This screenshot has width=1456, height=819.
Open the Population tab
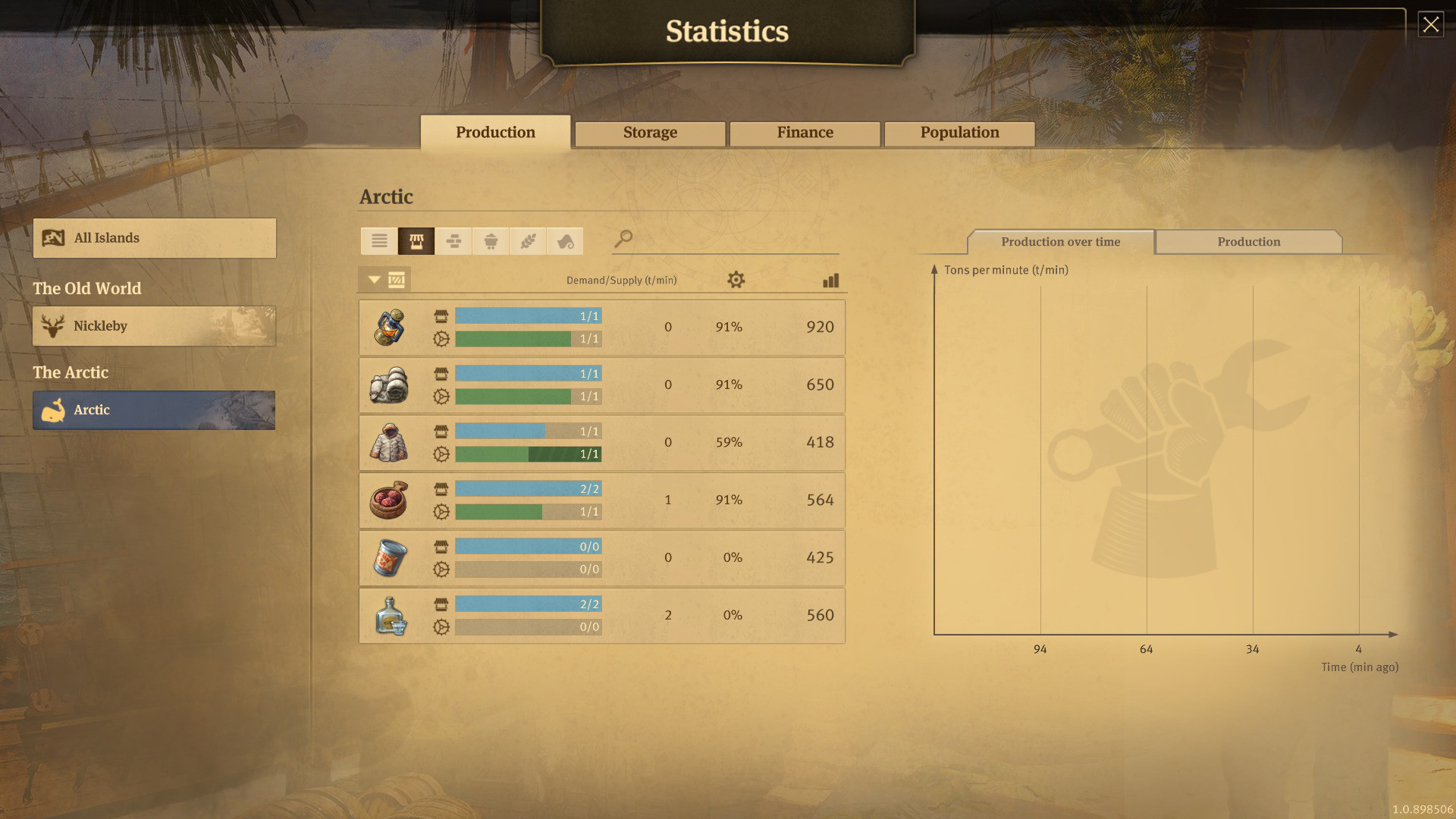(959, 133)
